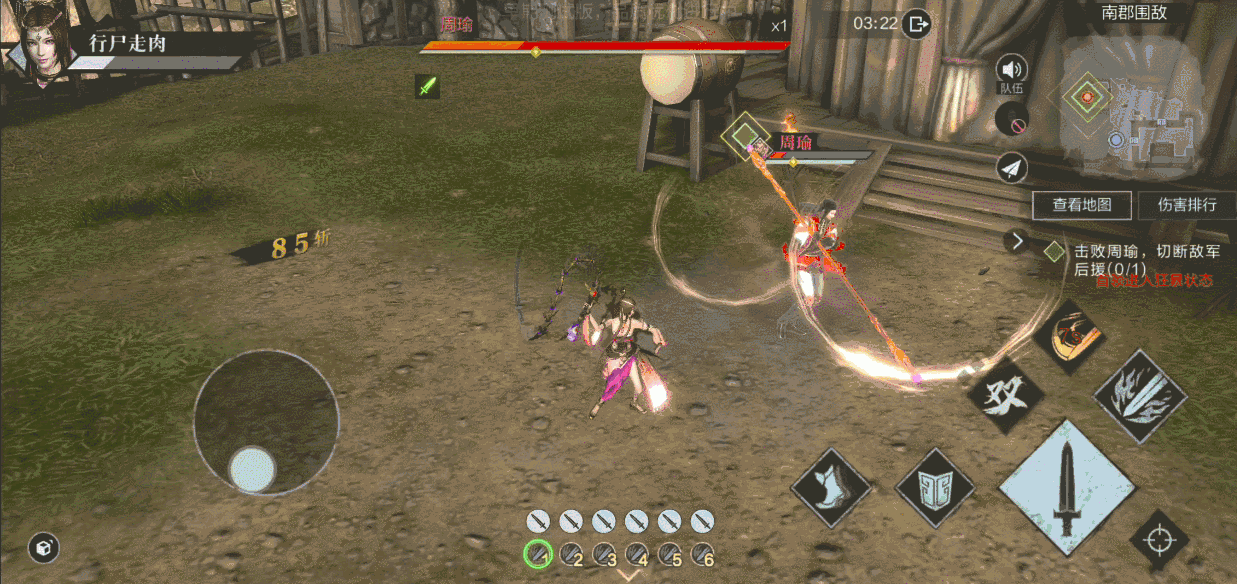Lock on with the crosshair button
Image resolution: width=1237 pixels, height=584 pixels.
pyautogui.click(x=1159, y=541)
